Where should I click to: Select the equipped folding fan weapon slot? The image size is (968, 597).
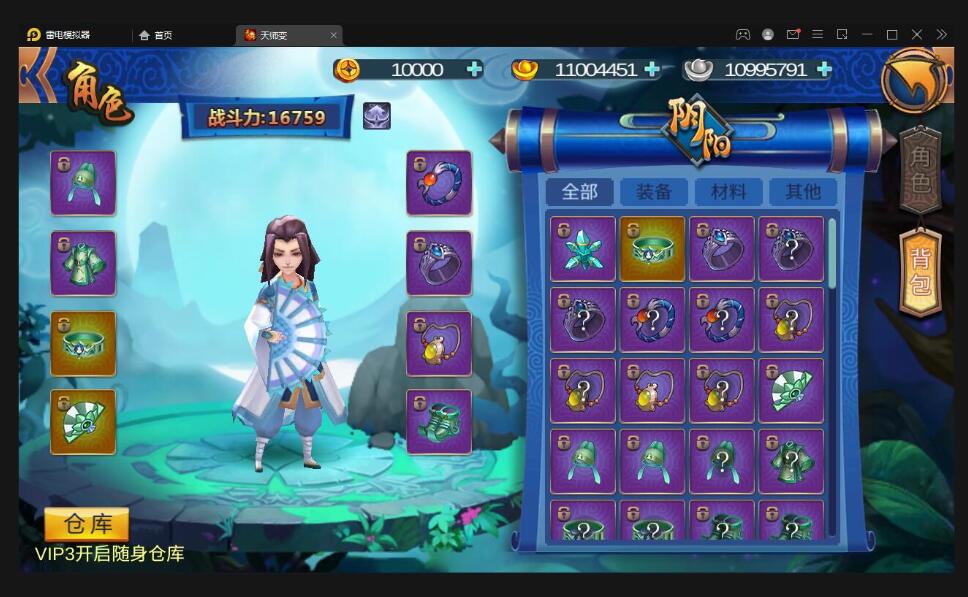(x=83, y=422)
